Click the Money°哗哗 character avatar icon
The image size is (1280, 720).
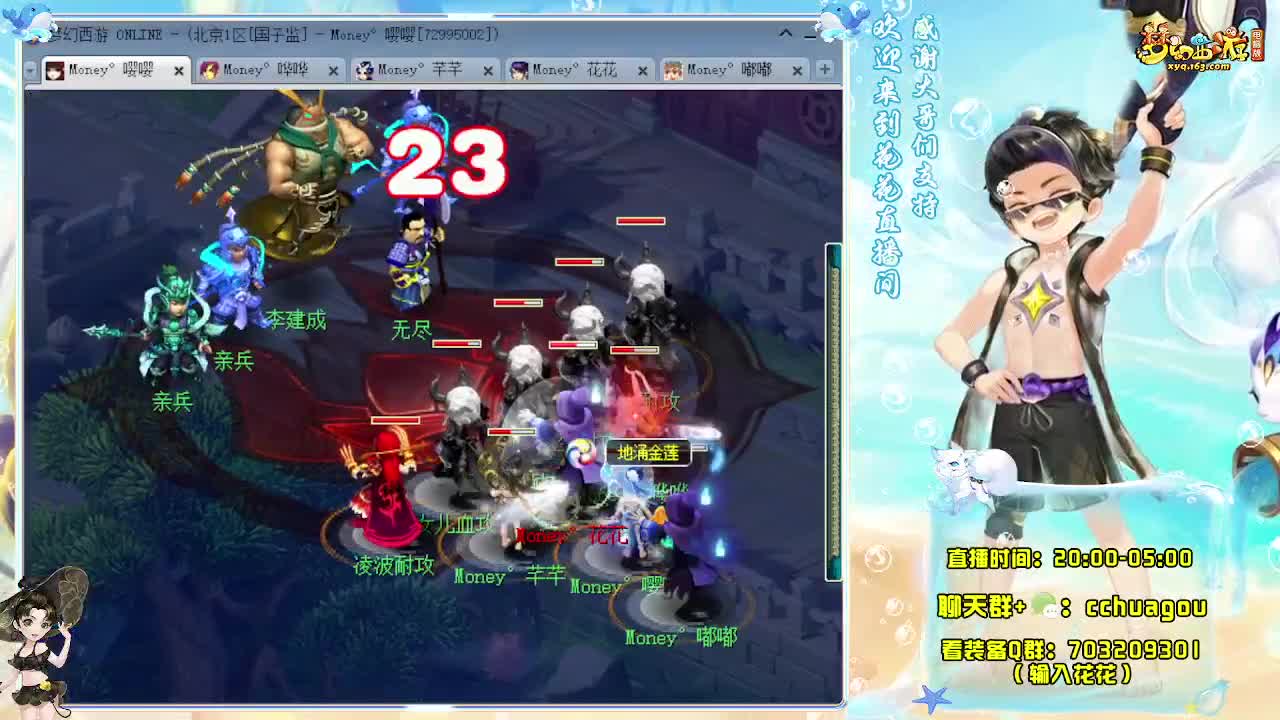click(x=209, y=70)
